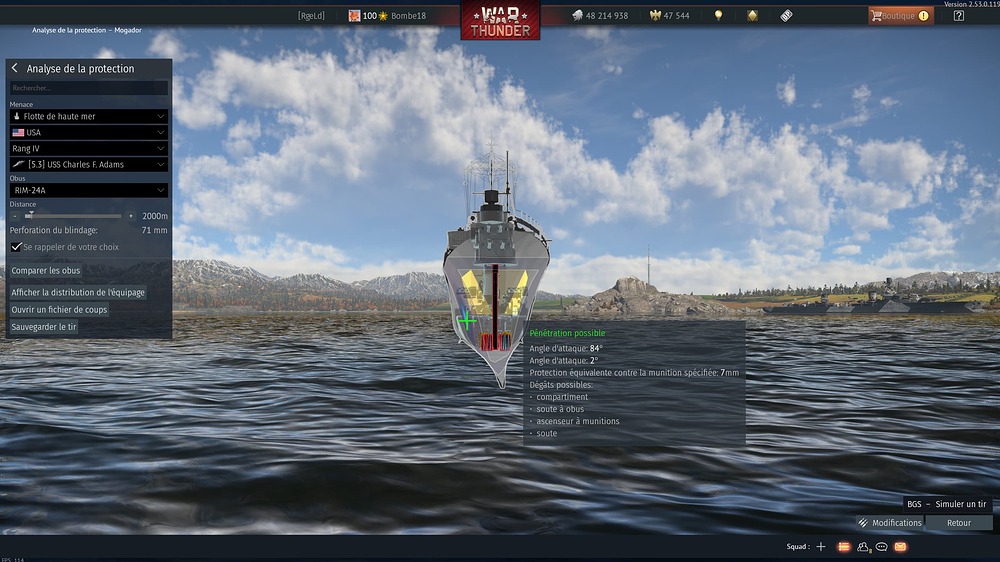Decrease distance with the minus button

(15, 216)
